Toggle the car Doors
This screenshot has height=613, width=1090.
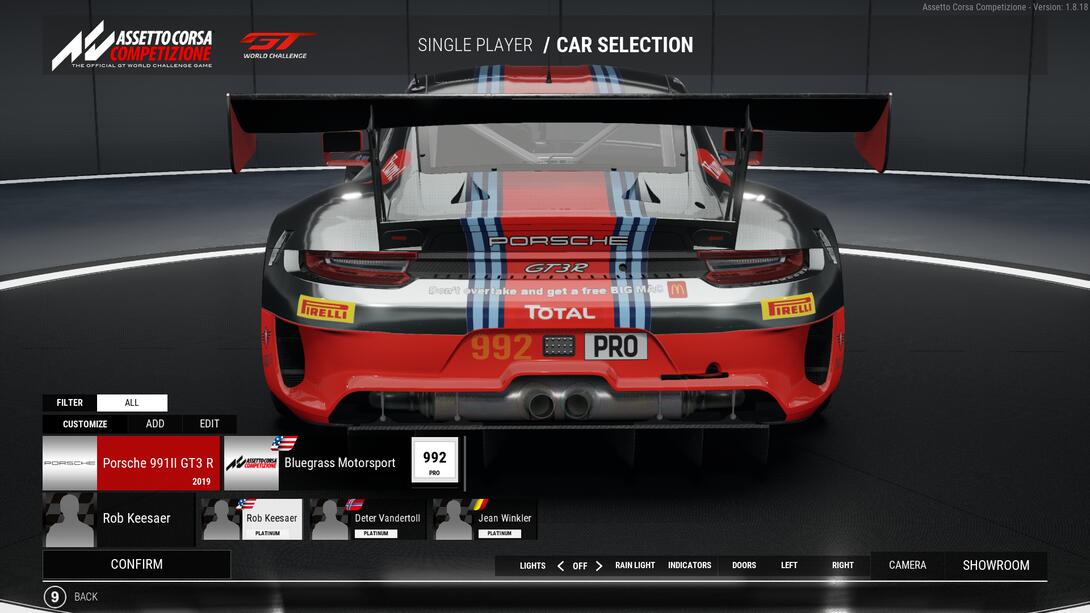[744, 566]
